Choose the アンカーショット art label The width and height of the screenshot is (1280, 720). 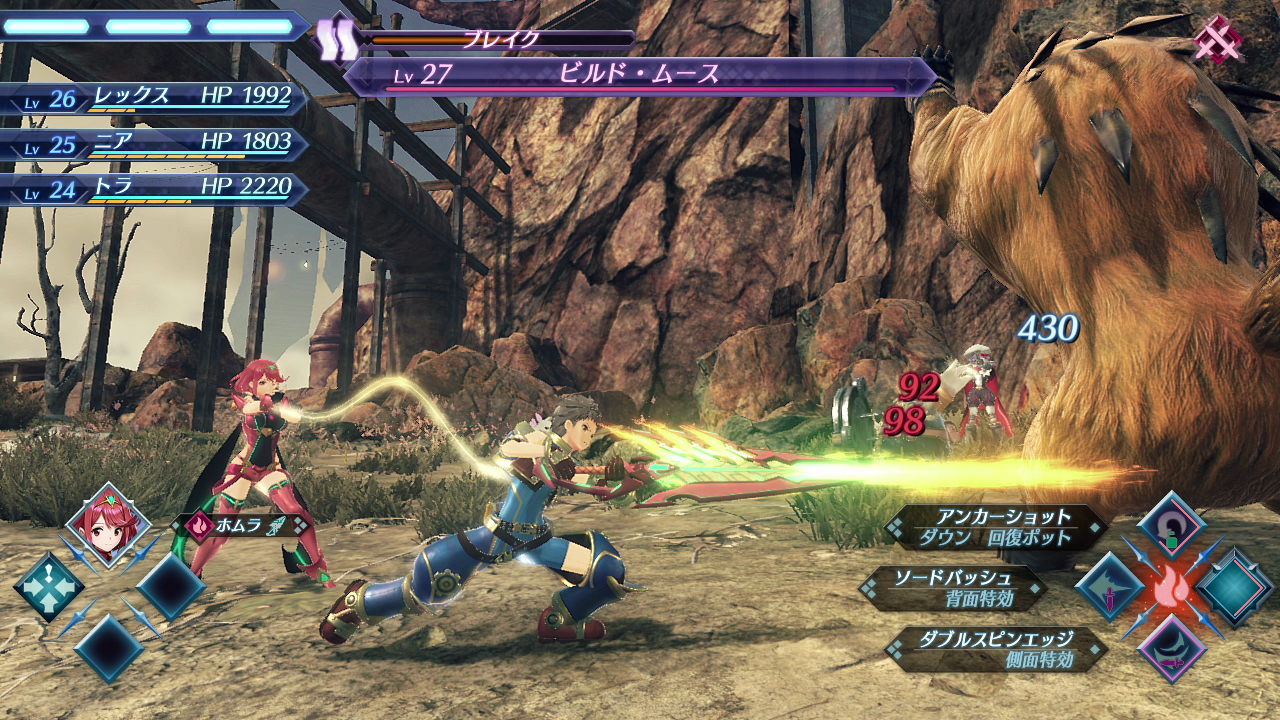997,527
